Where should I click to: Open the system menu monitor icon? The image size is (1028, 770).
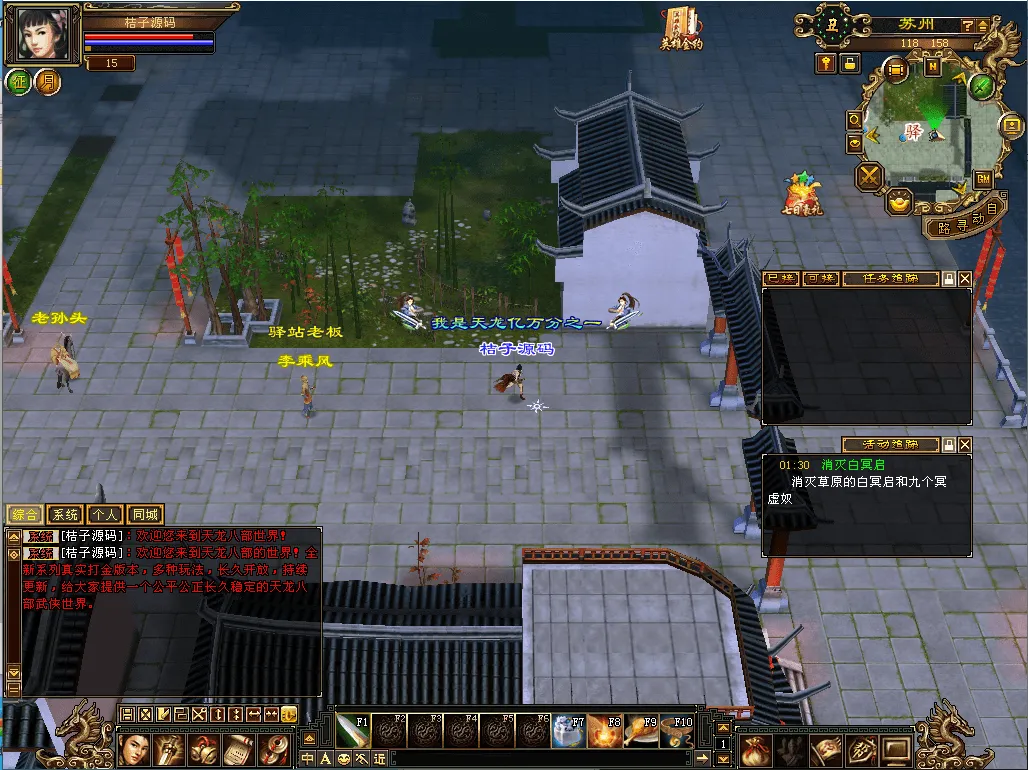tap(895, 749)
